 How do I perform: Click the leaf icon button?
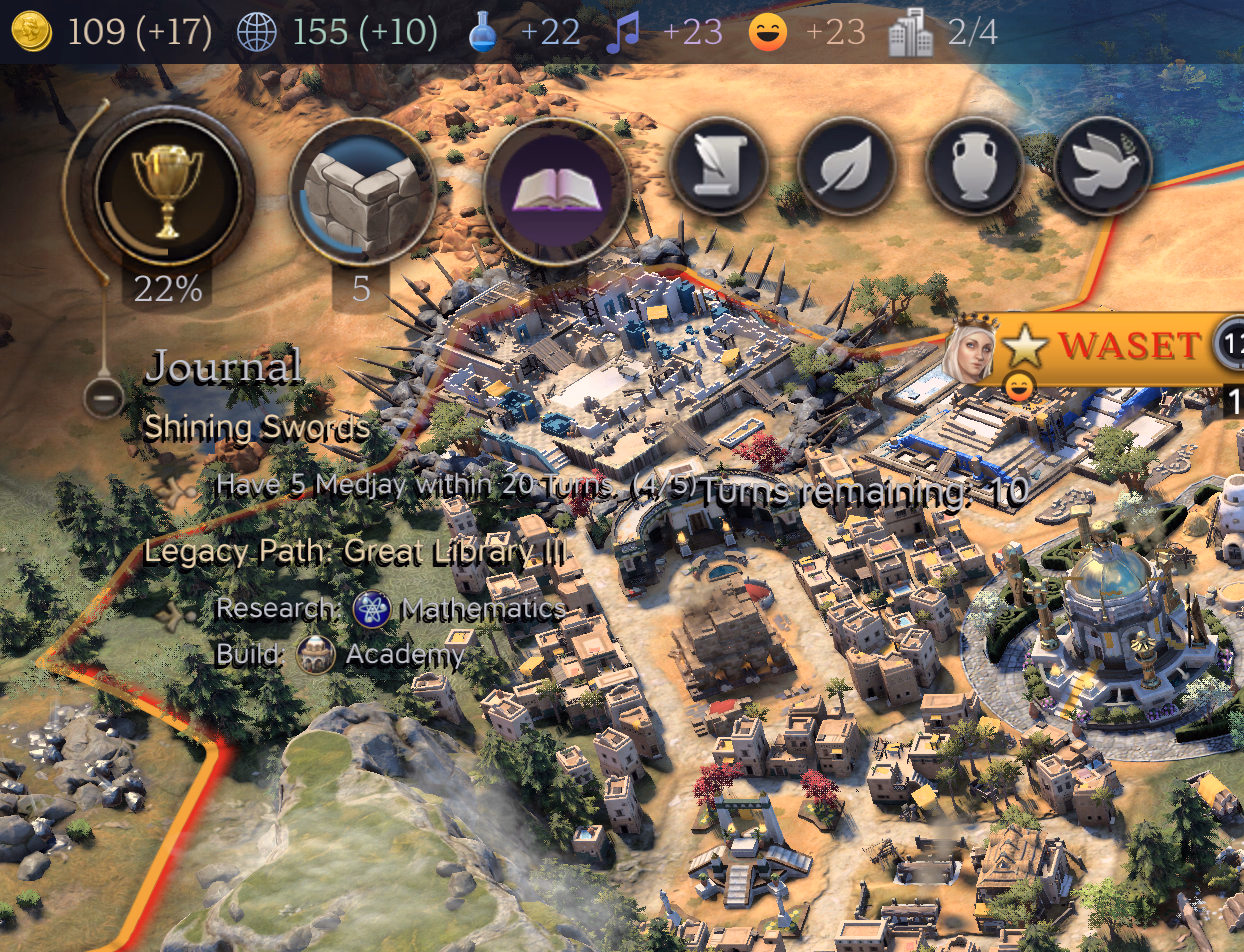846,167
